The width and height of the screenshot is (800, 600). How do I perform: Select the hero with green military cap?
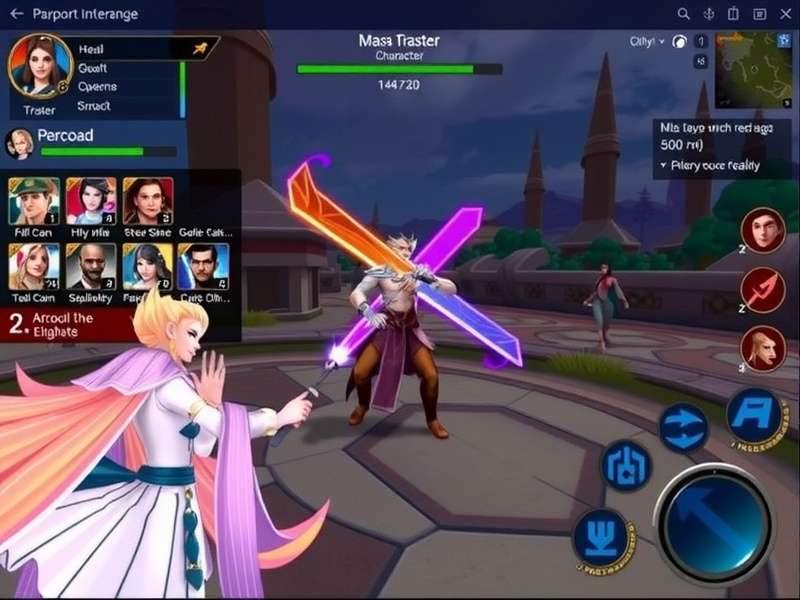(33, 201)
